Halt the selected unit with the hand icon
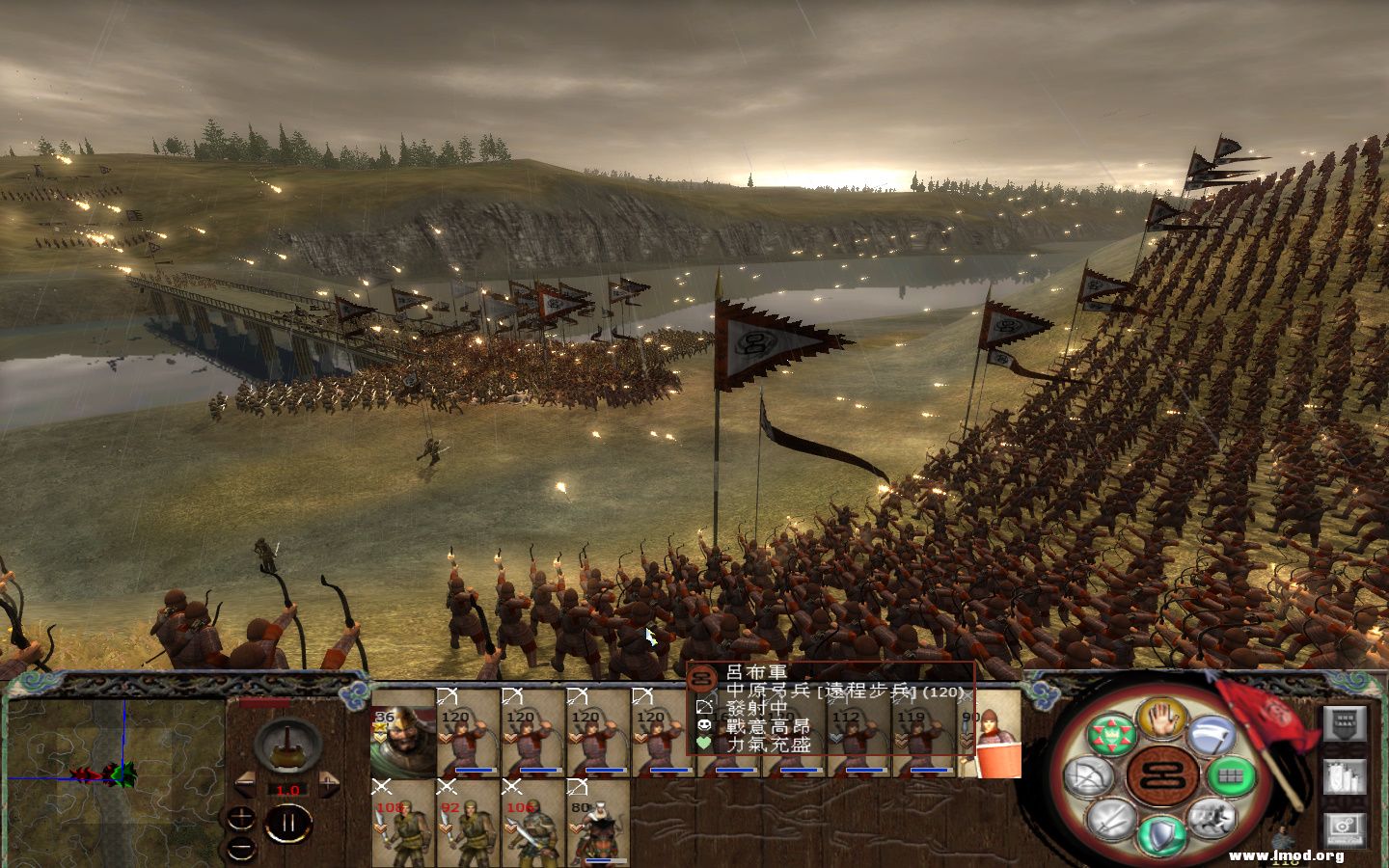 point(1159,719)
